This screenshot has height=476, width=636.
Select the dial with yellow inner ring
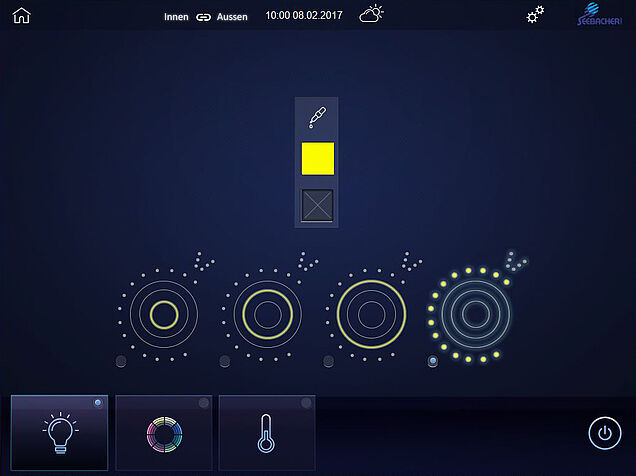(x=164, y=315)
